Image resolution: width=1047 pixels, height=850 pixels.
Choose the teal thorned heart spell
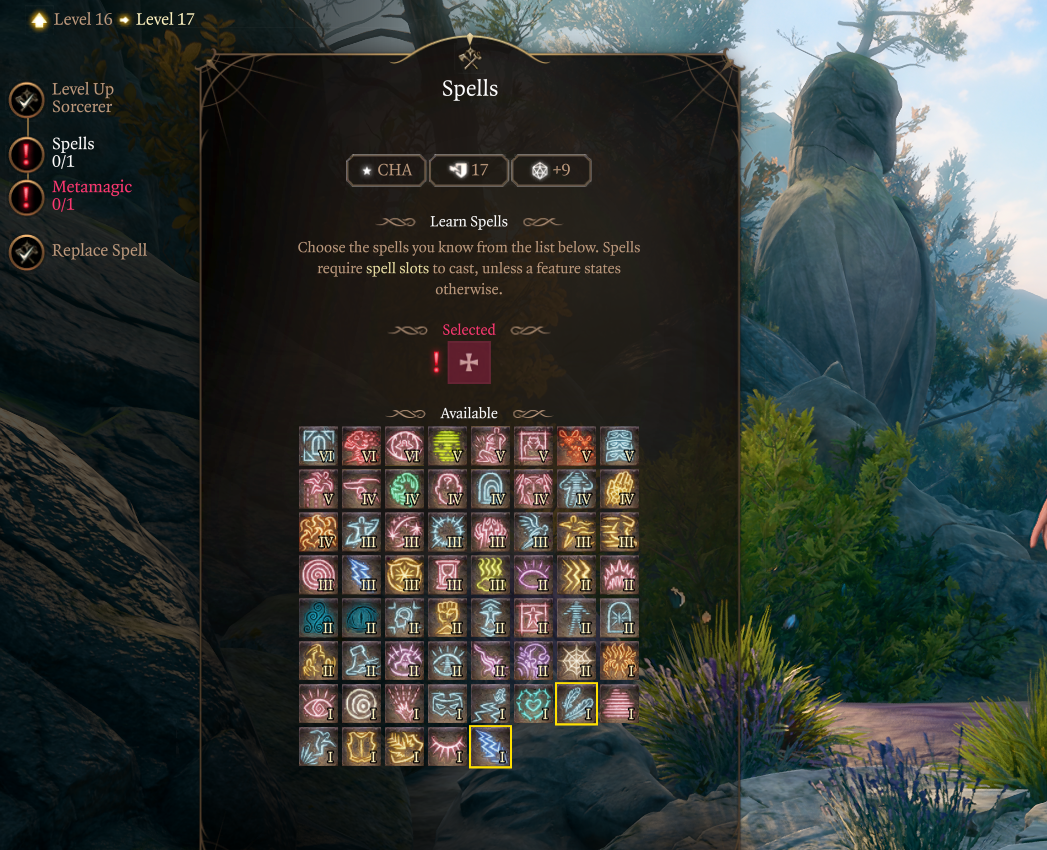coord(533,704)
